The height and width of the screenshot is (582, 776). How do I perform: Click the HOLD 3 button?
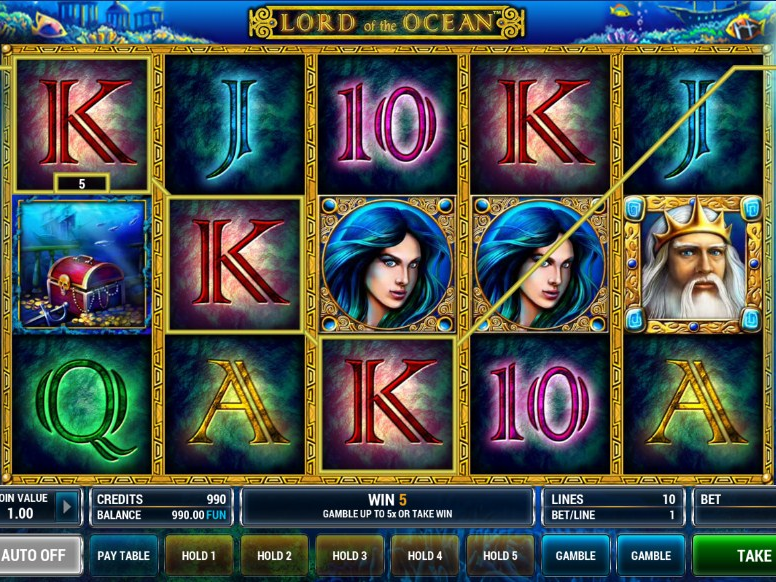click(349, 555)
